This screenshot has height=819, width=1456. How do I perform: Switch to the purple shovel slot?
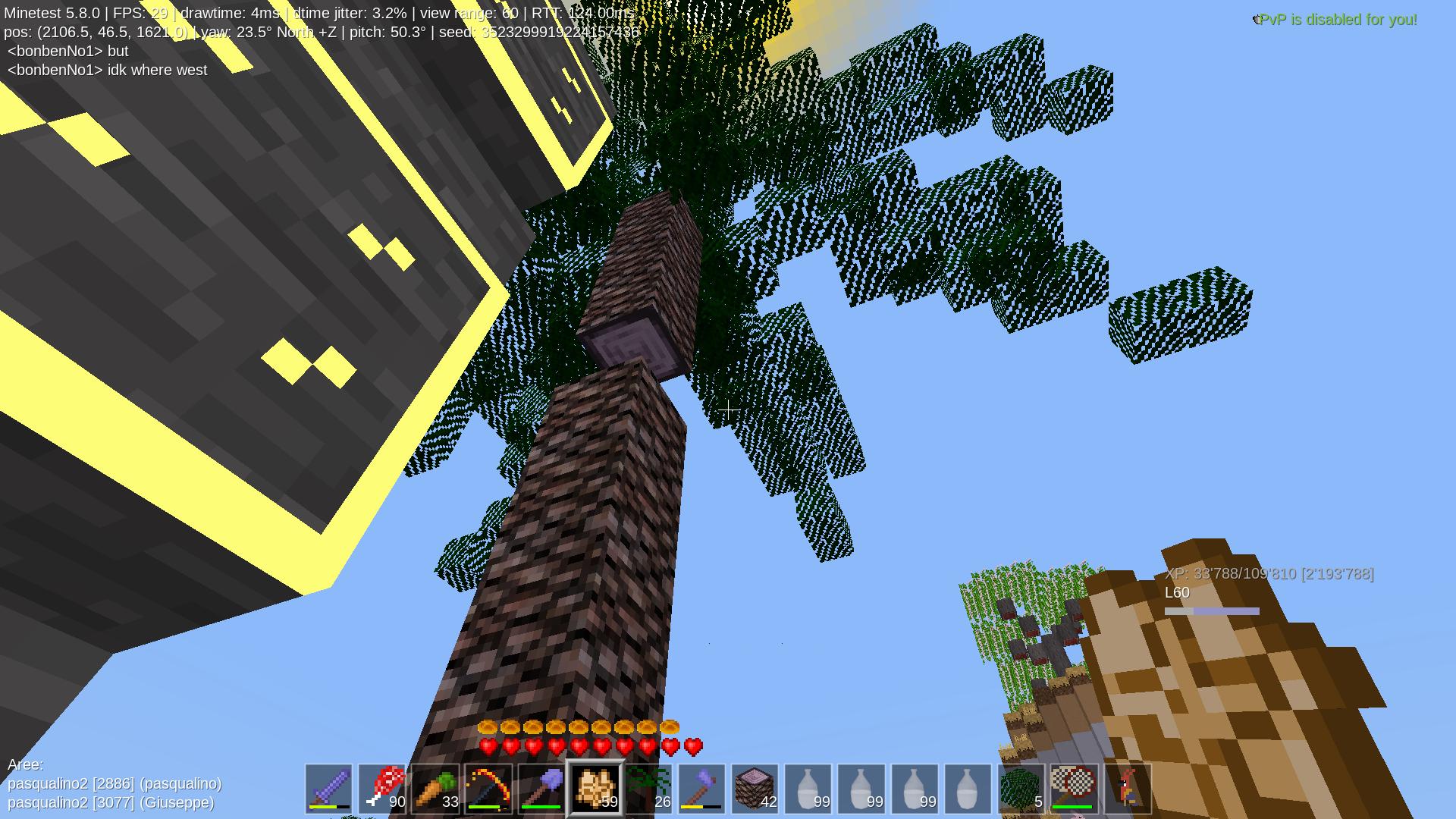[541, 789]
